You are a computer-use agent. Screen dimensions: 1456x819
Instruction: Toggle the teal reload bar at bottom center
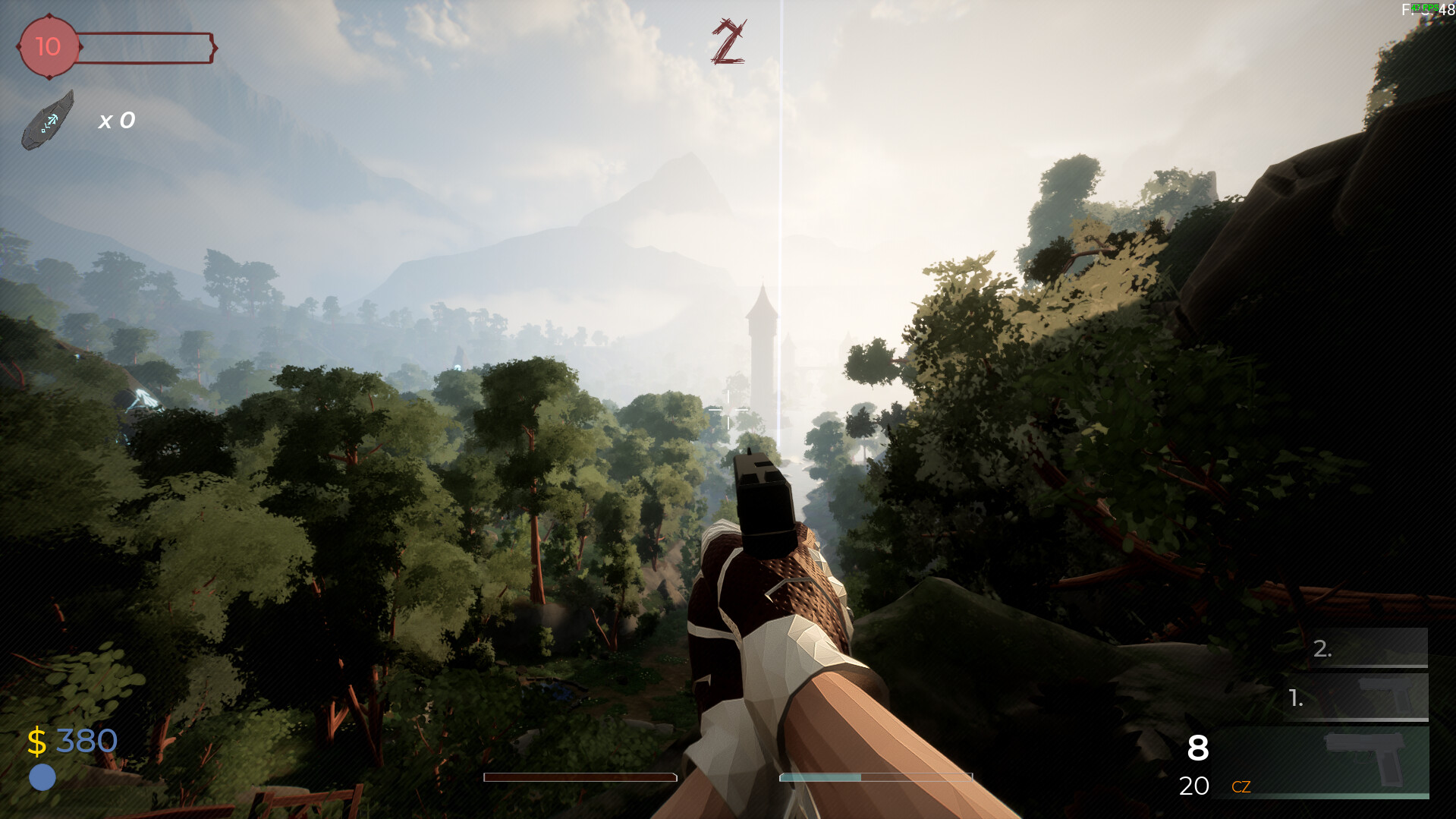(x=876, y=777)
